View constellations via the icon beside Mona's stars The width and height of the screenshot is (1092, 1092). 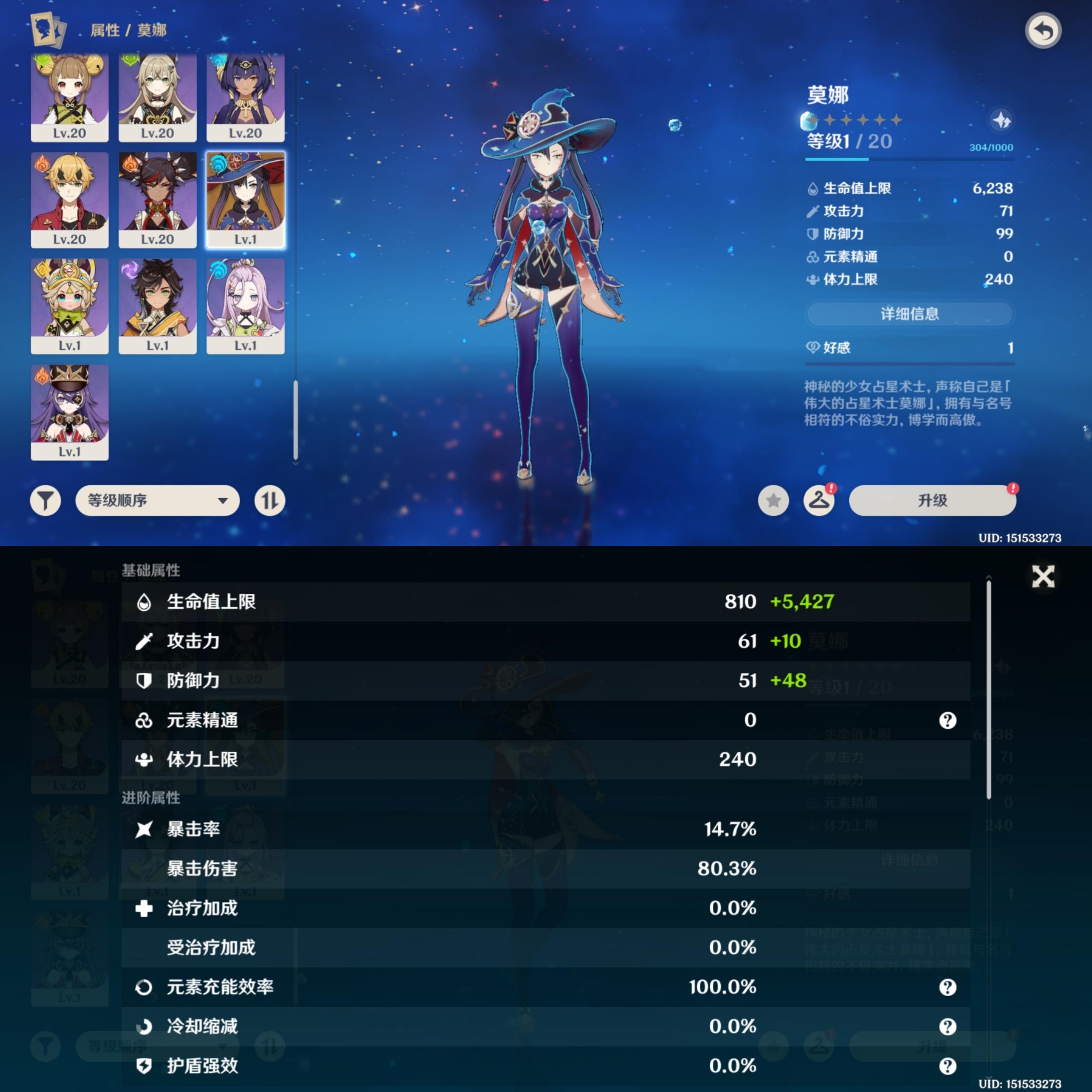[x=1002, y=120]
